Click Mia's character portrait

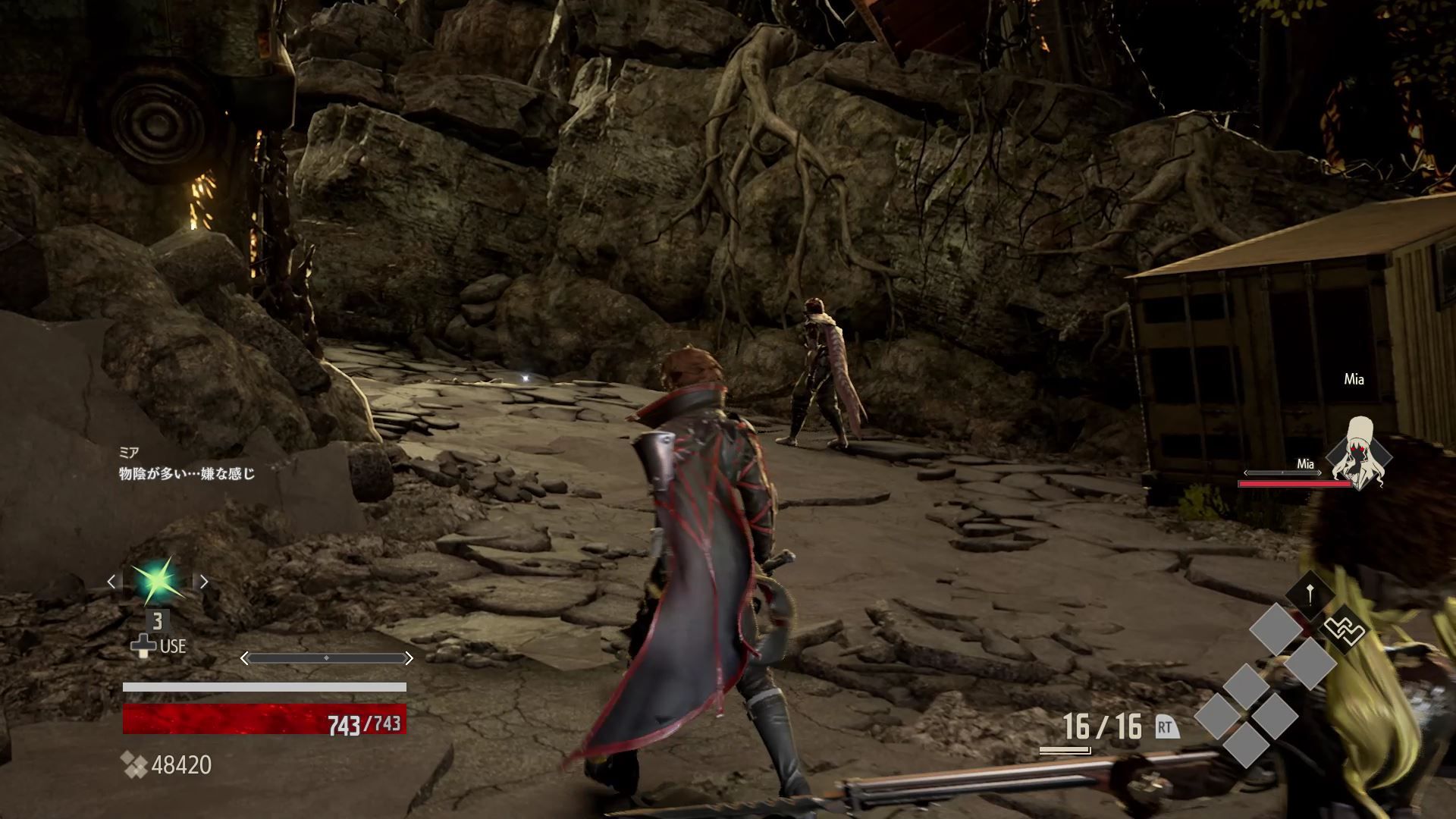point(1359,455)
